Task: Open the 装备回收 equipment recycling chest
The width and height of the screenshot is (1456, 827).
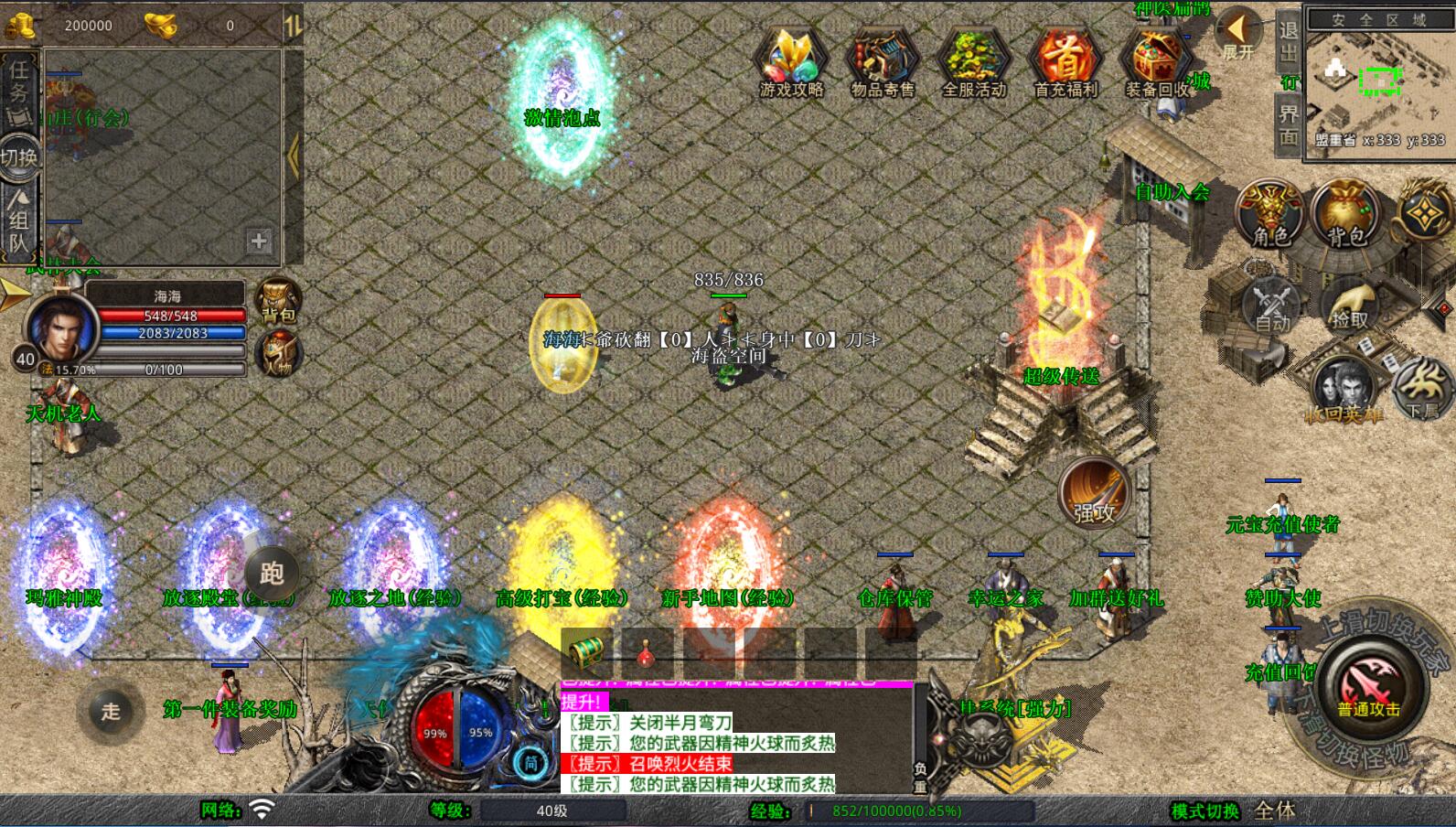Action: coord(1156,60)
